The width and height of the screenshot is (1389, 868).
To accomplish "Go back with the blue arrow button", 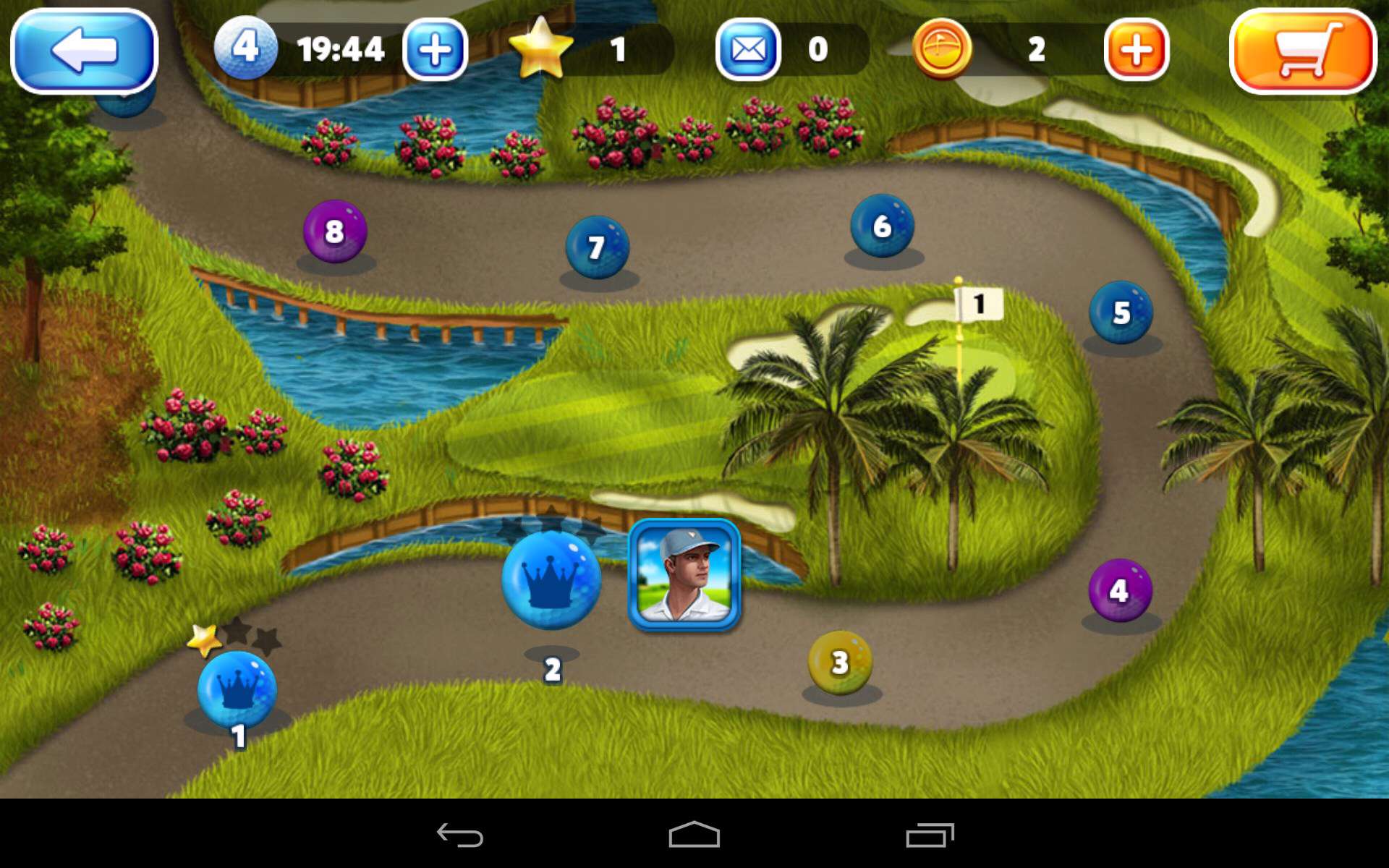I will click(84, 51).
